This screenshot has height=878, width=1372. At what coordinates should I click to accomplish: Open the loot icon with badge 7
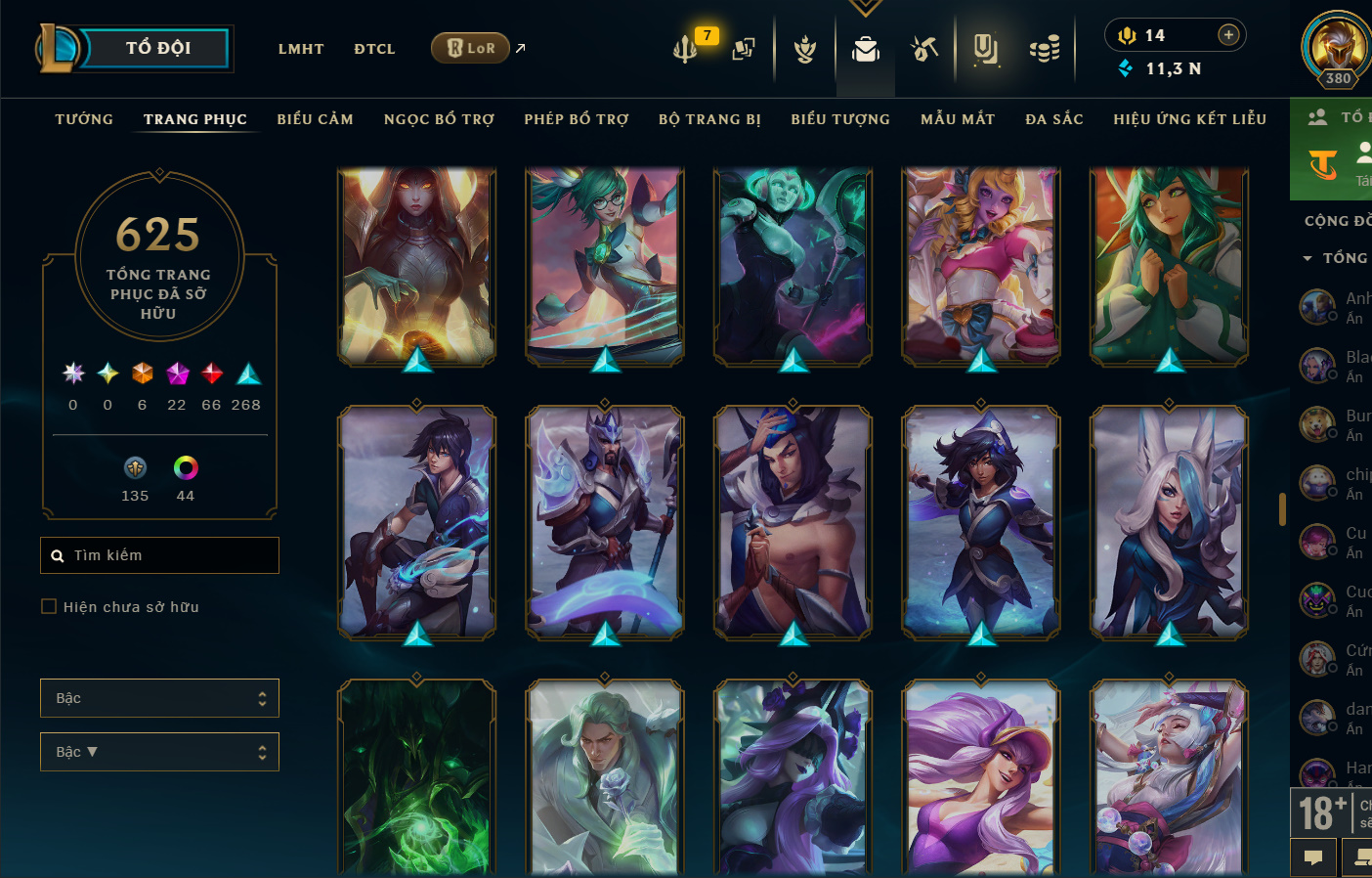[x=686, y=48]
